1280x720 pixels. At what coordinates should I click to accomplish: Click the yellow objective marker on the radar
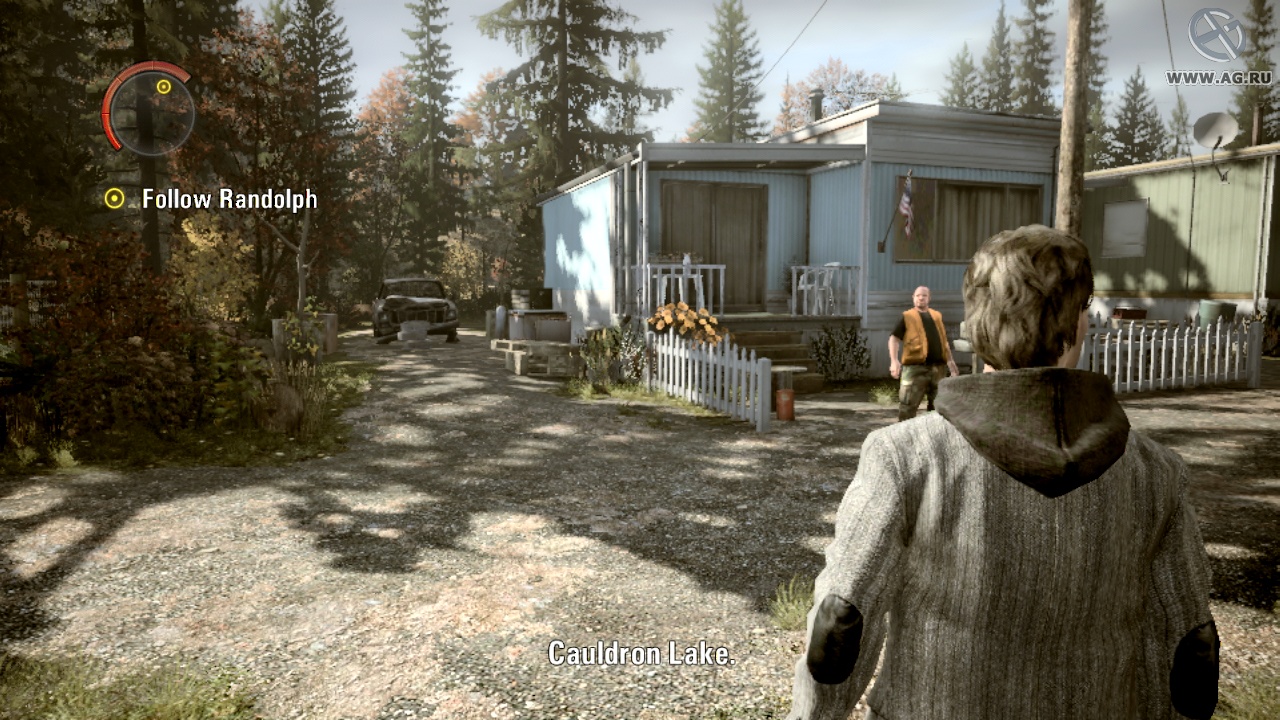tap(164, 87)
